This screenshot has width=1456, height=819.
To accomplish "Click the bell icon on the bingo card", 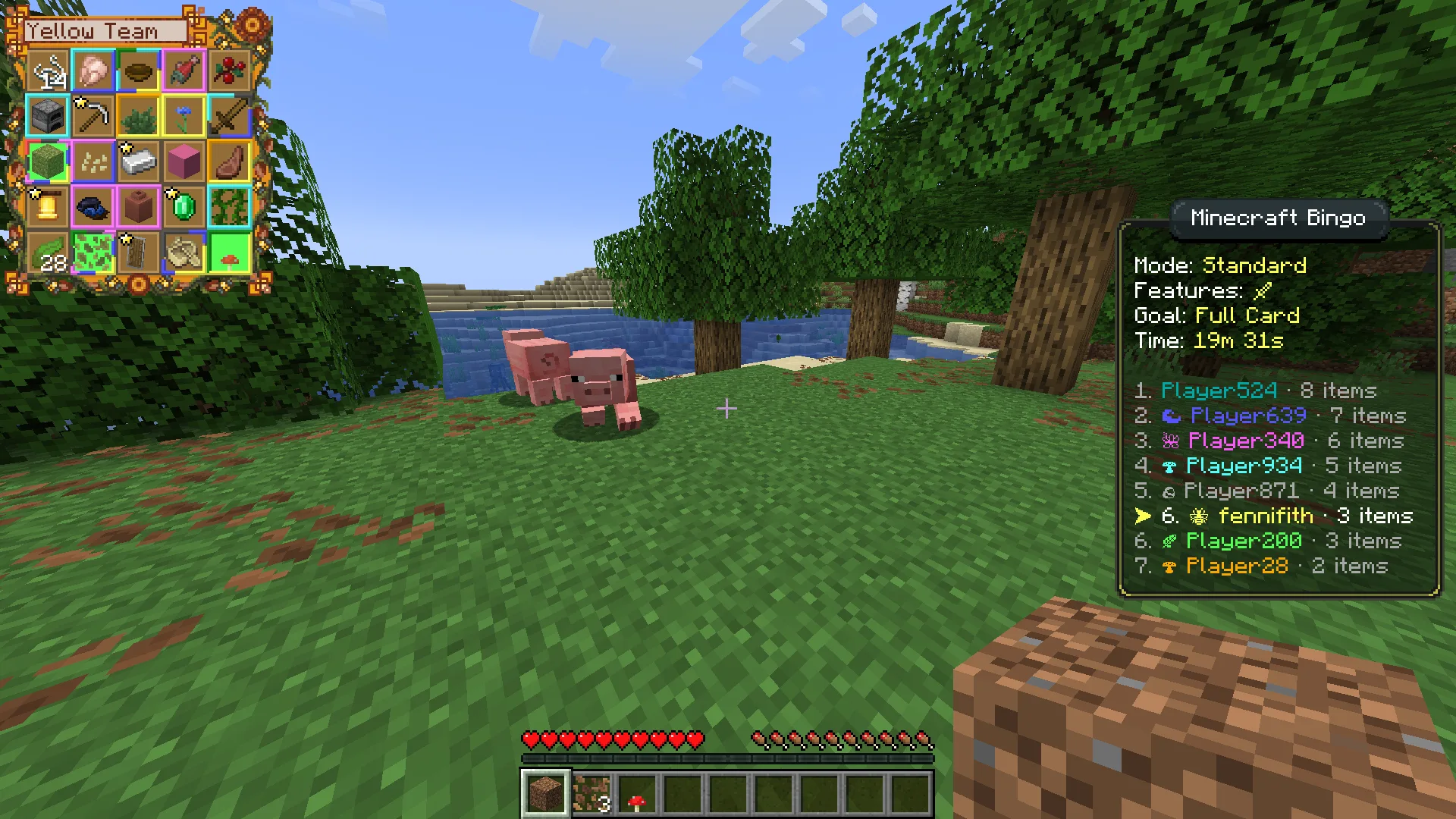I will tap(47, 207).
